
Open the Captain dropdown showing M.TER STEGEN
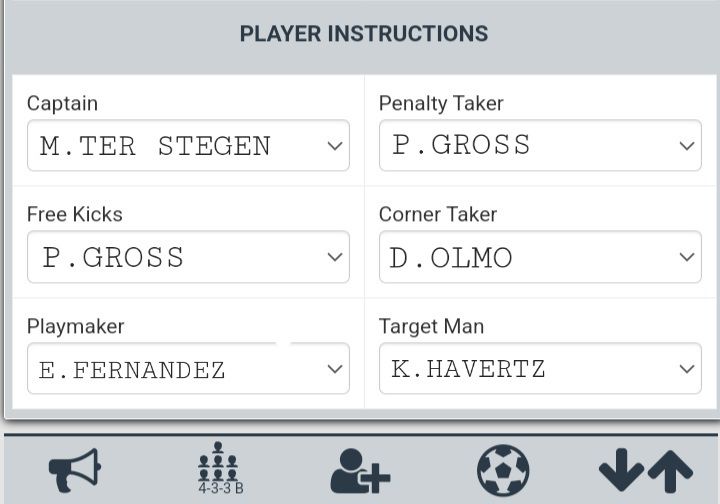(x=188, y=146)
